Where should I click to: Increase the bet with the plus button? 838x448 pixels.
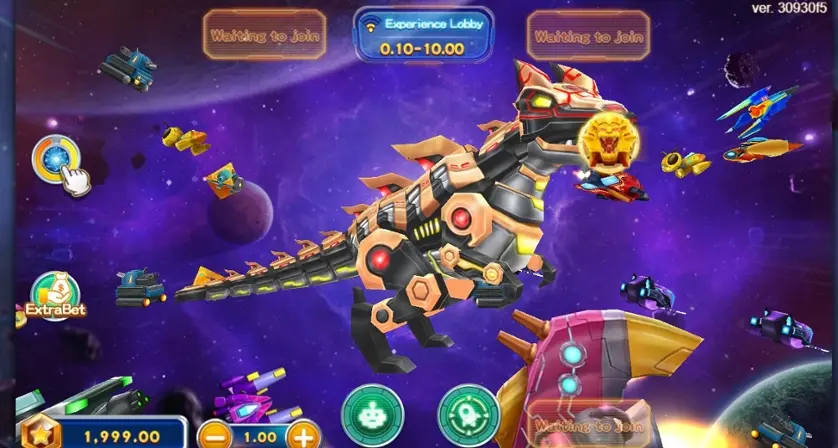[302, 435]
